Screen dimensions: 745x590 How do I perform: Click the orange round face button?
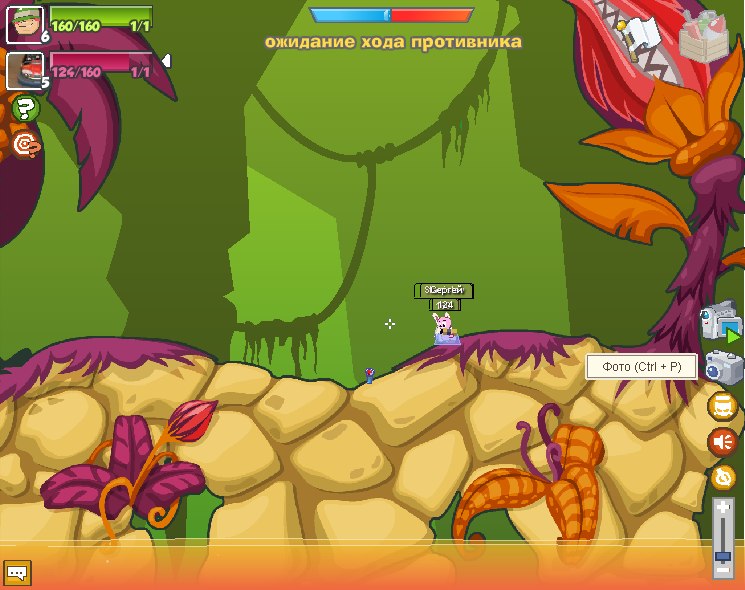(x=722, y=406)
